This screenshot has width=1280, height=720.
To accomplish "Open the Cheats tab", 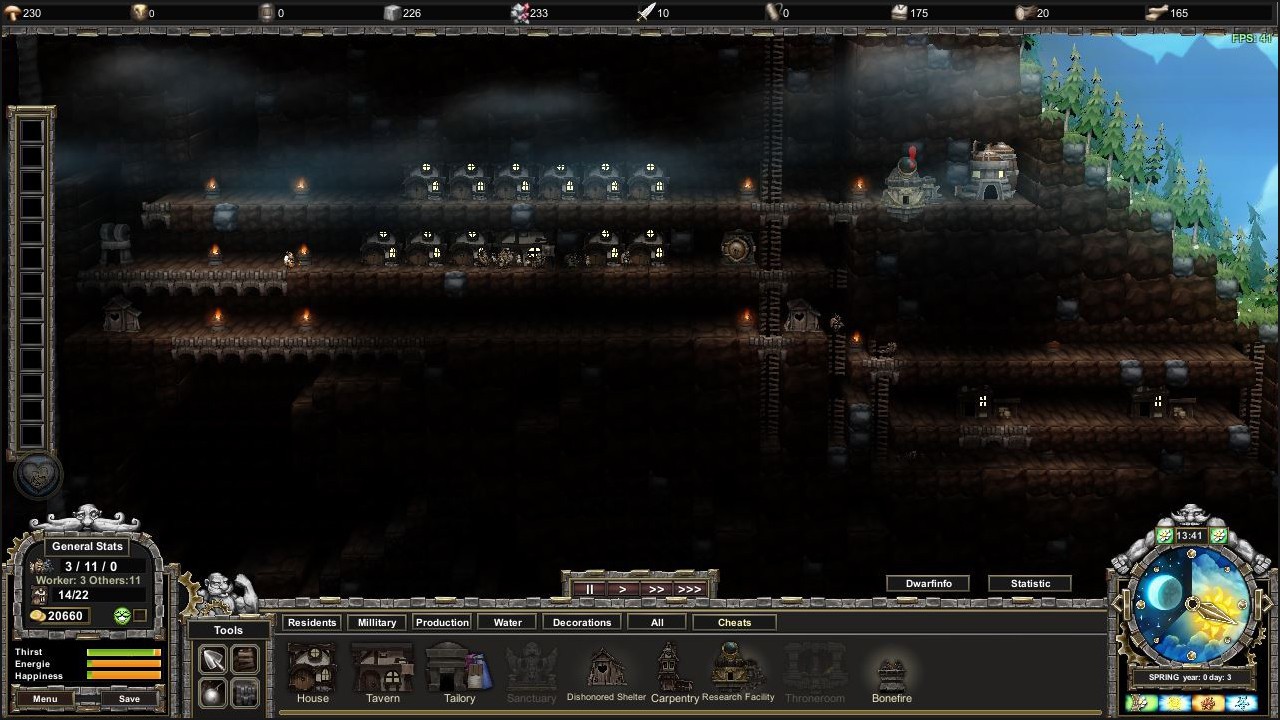I will (x=734, y=622).
